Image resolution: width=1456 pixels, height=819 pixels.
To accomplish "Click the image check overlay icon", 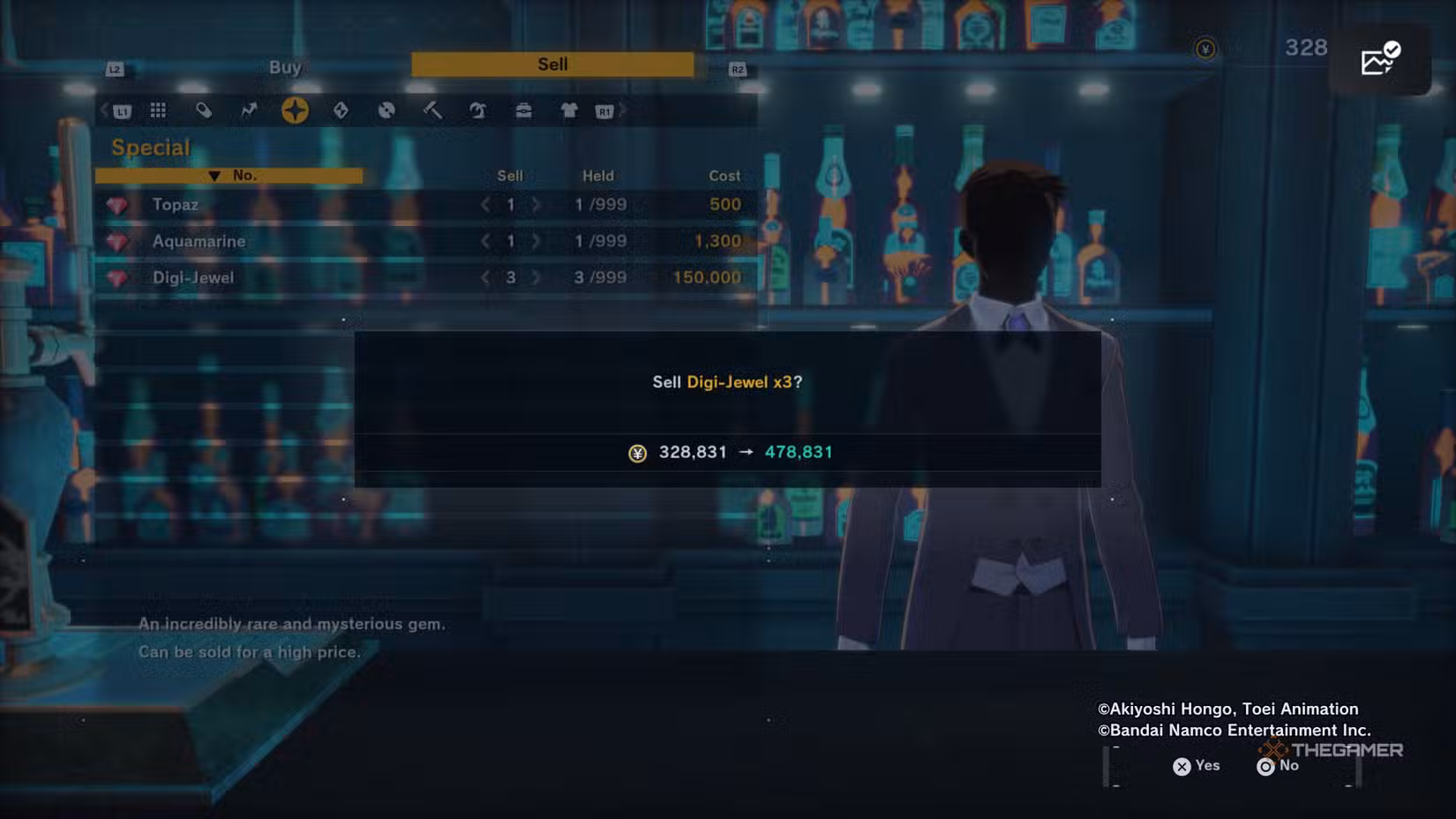I will pyautogui.click(x=1380, y=60).
